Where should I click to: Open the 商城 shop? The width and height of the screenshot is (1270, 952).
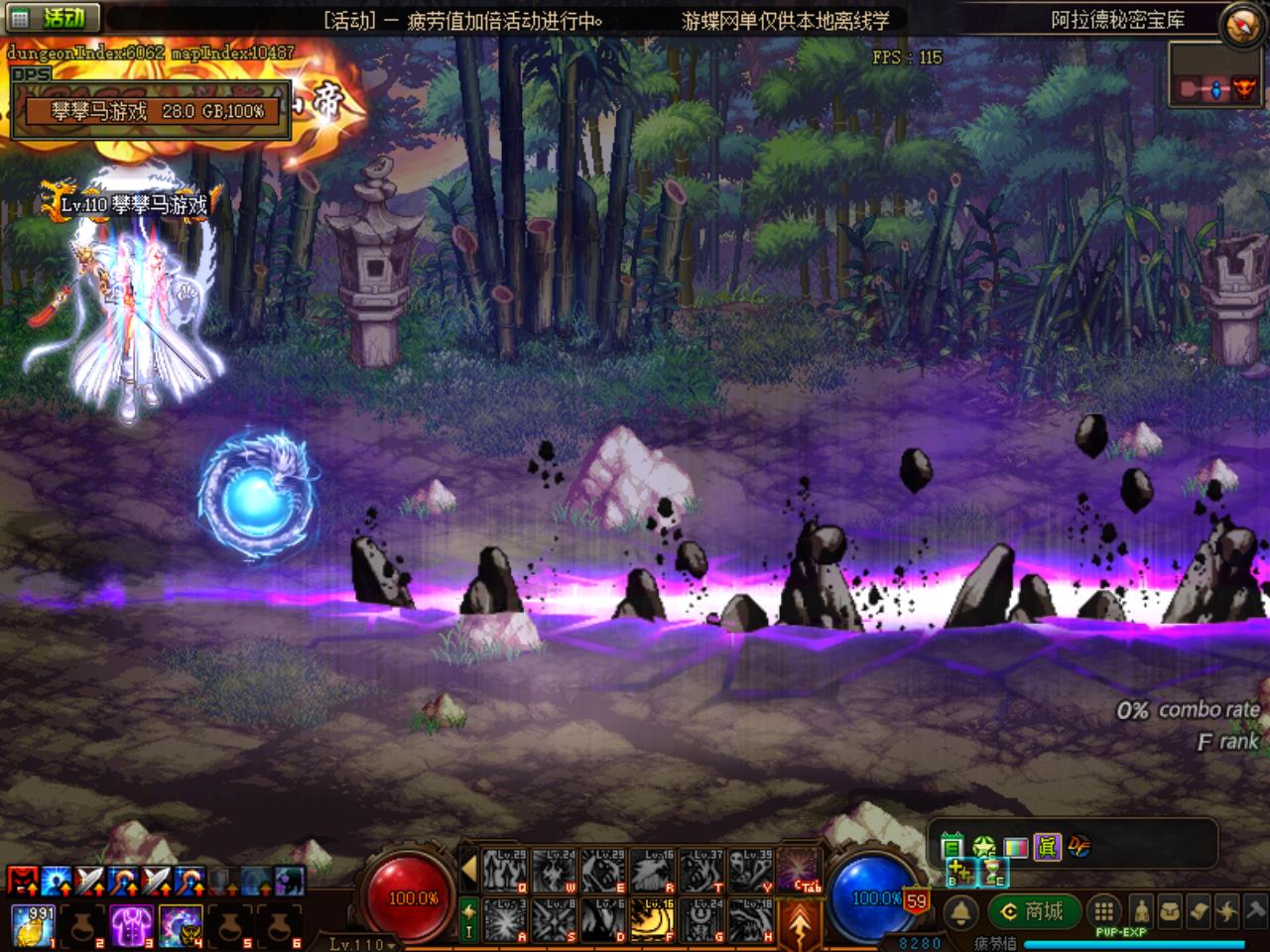point(1033,911)
